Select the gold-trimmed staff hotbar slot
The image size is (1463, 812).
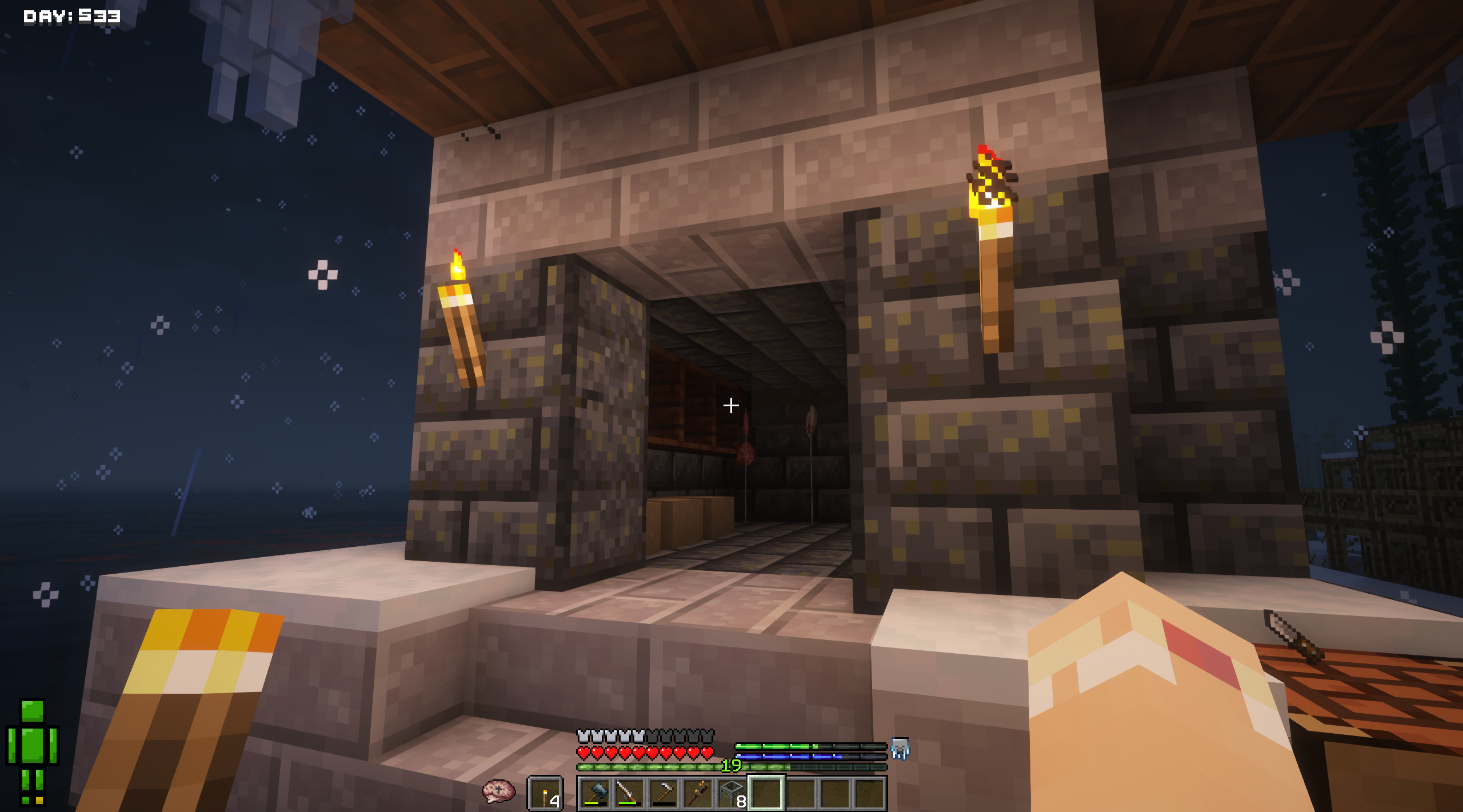pyautogui.click(x=698, y=794)
